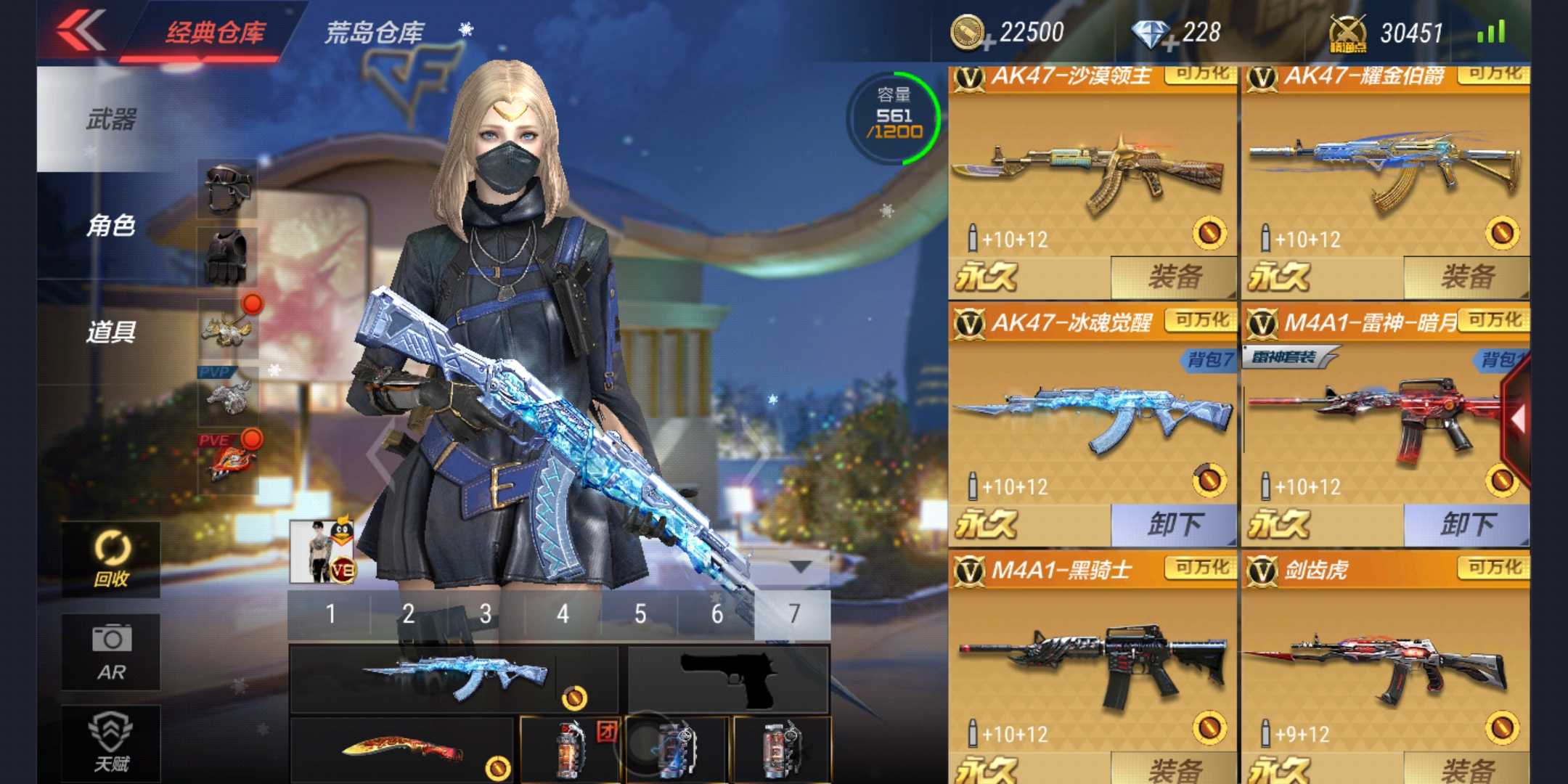Choose backpack loadout number 3
1568x784 pixels.
click(x=486, y=614)
